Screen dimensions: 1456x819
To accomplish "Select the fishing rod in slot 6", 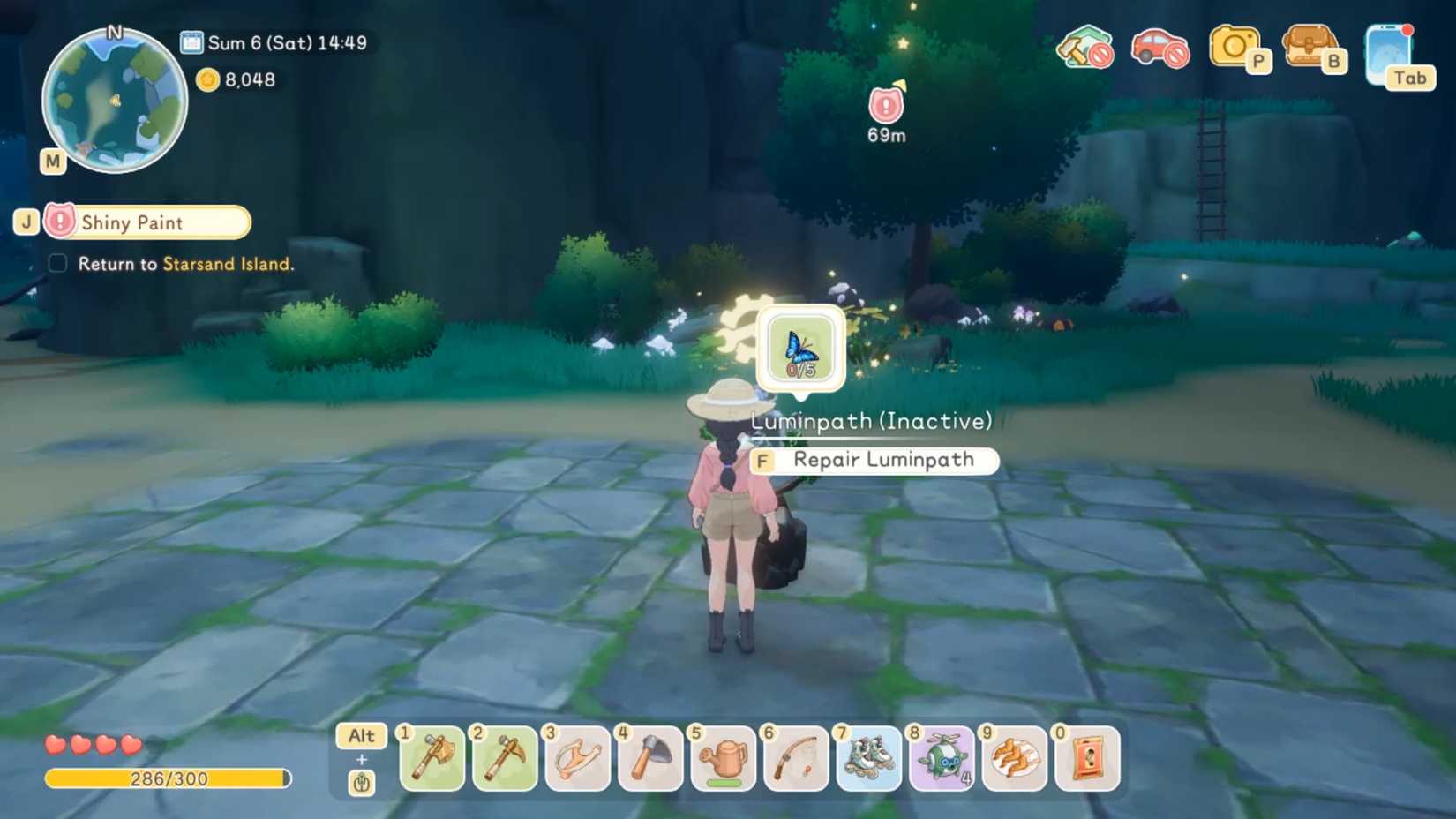I will click(x=795, y=759).
